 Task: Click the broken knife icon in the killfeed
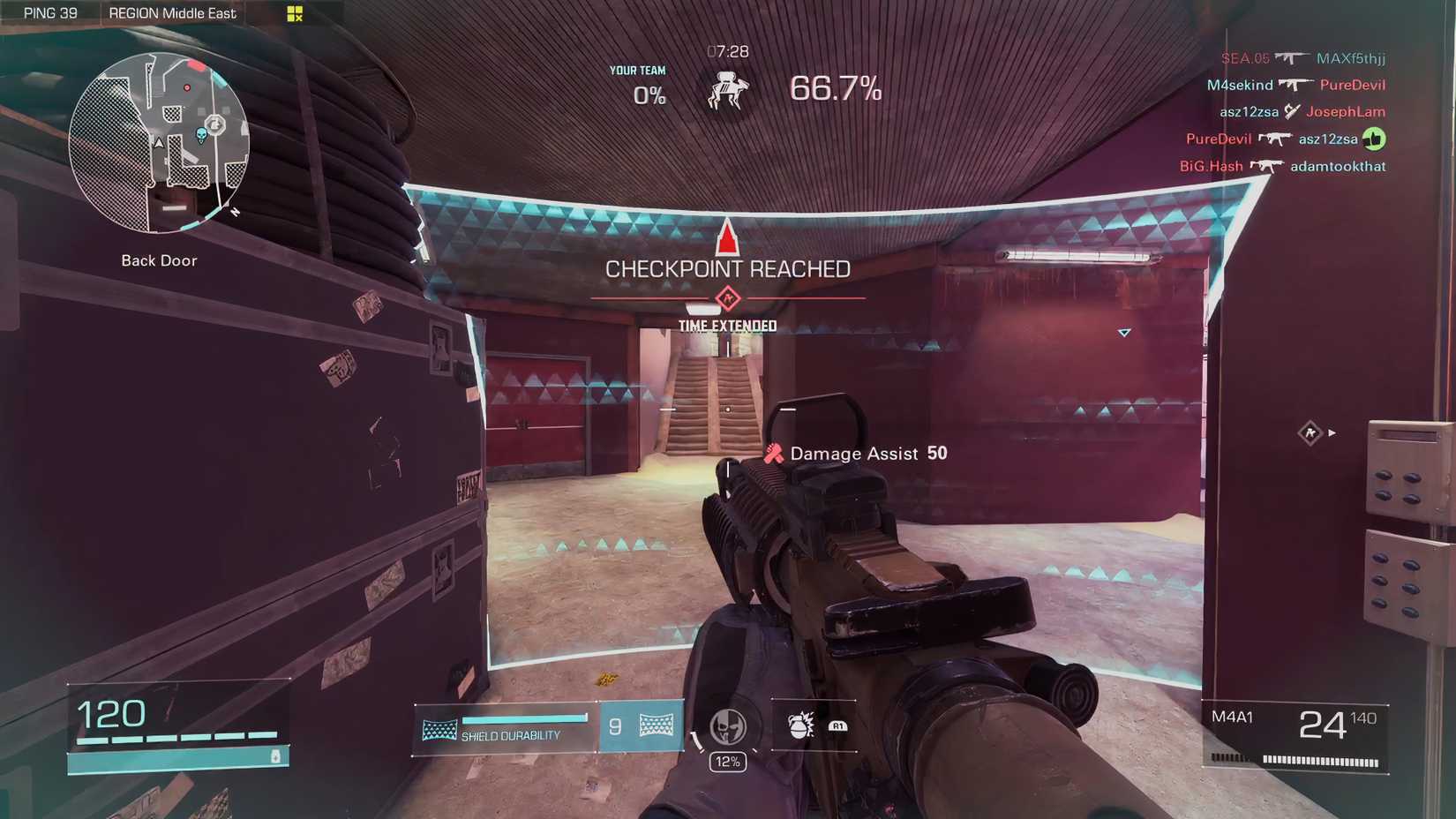pyautogui.click(x=1292, y=111)
